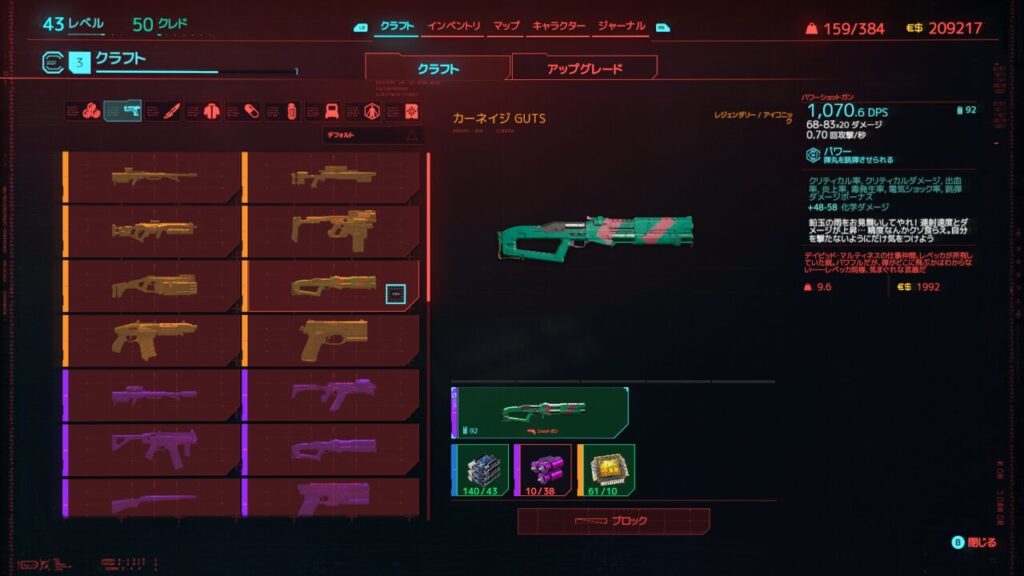1024x576 pixels.
Task: Choose the orange legendary pistol recipe
Action: (x=331, y=341)
